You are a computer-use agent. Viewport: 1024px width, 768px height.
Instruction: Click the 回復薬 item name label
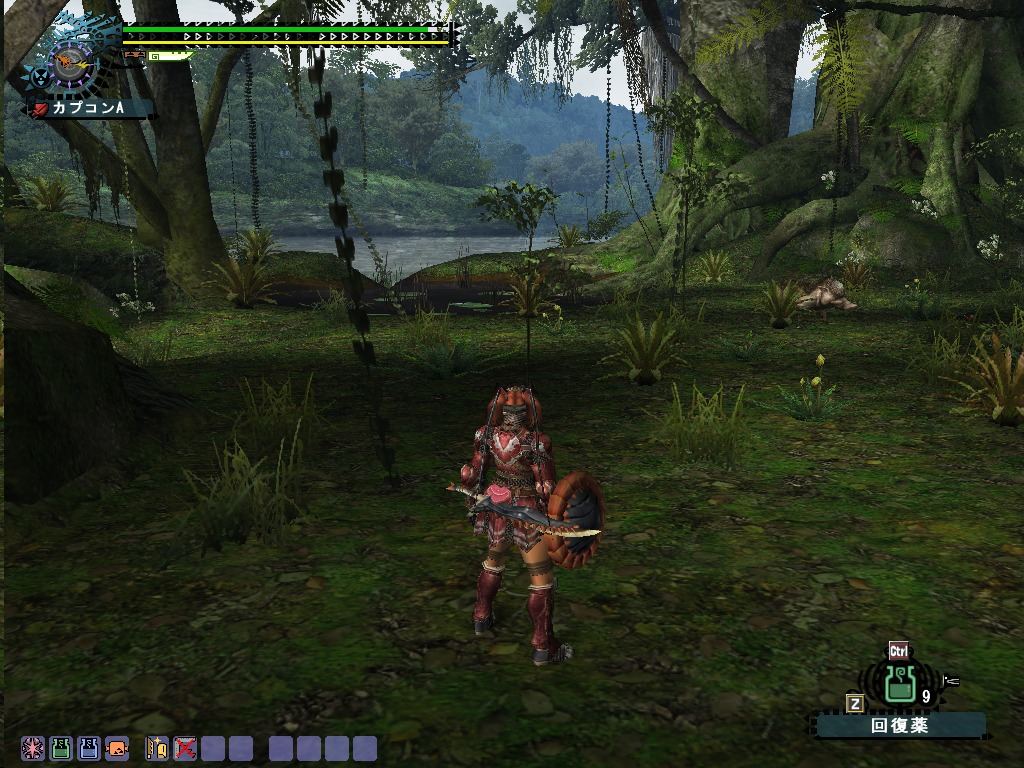[x=899, y=726]
